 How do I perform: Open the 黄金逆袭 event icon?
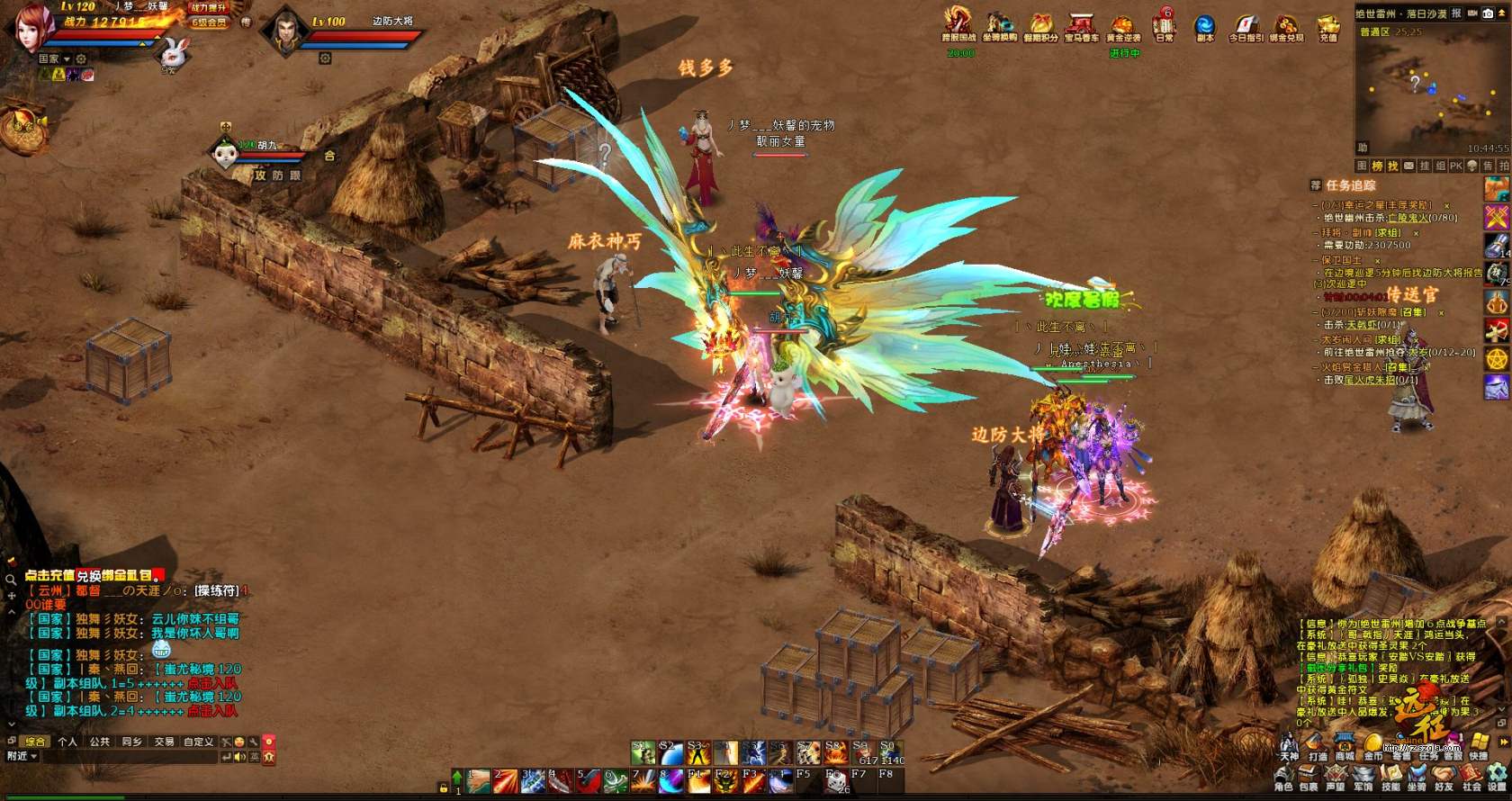tap(1122, 25)
